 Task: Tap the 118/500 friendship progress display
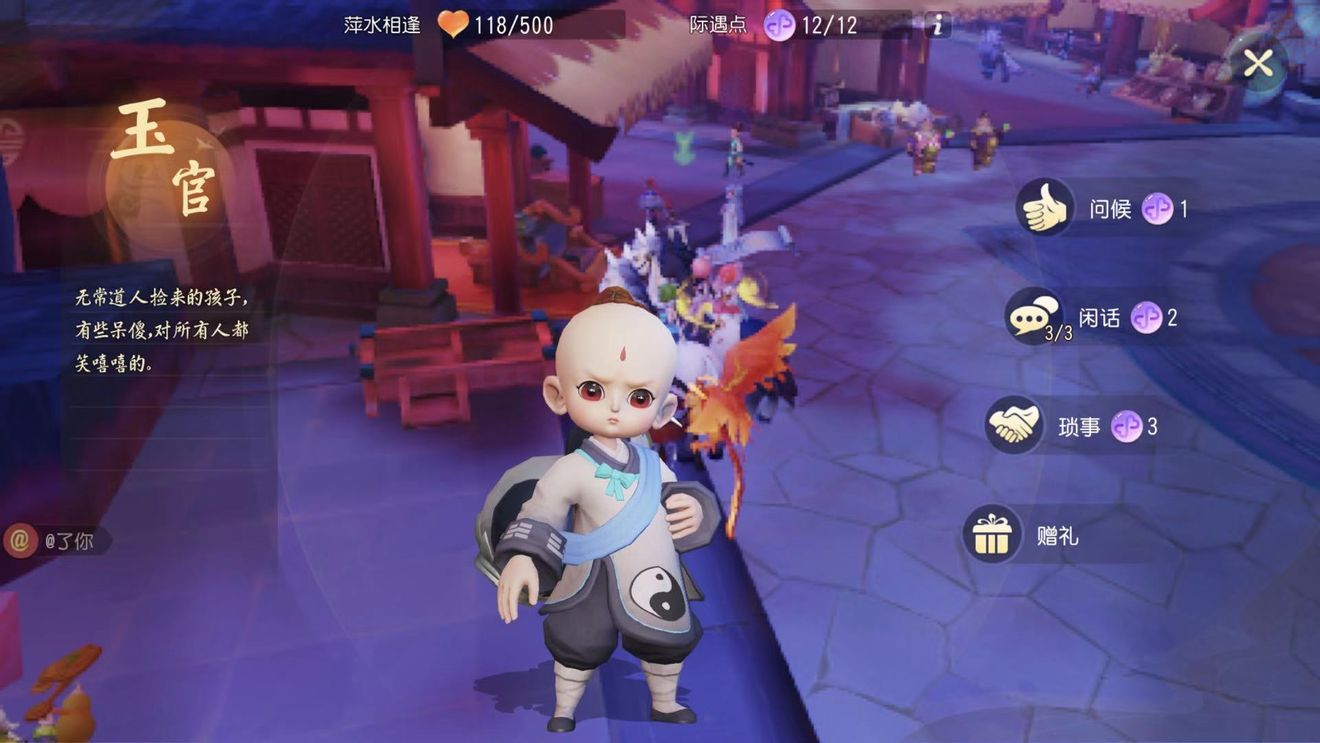point(515,25)
